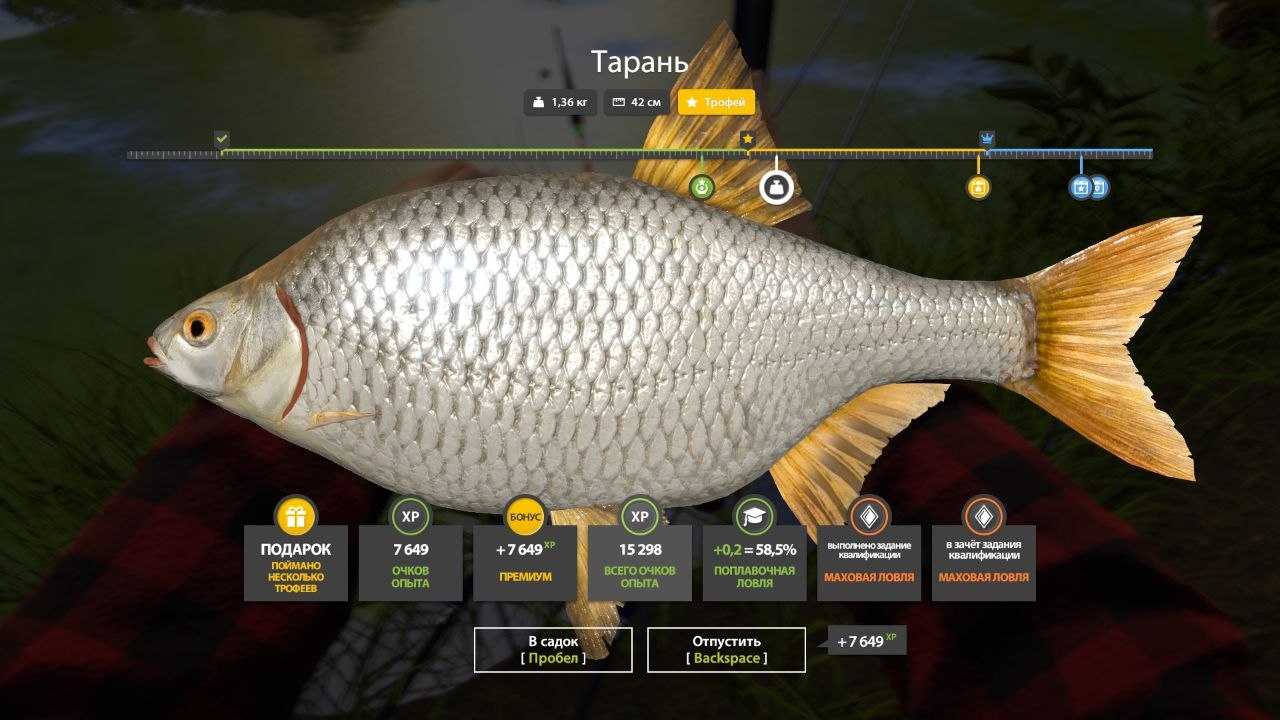Click the 42 см length badge
The width and height of the screenshot is (1280, 720).
point(638,102)
